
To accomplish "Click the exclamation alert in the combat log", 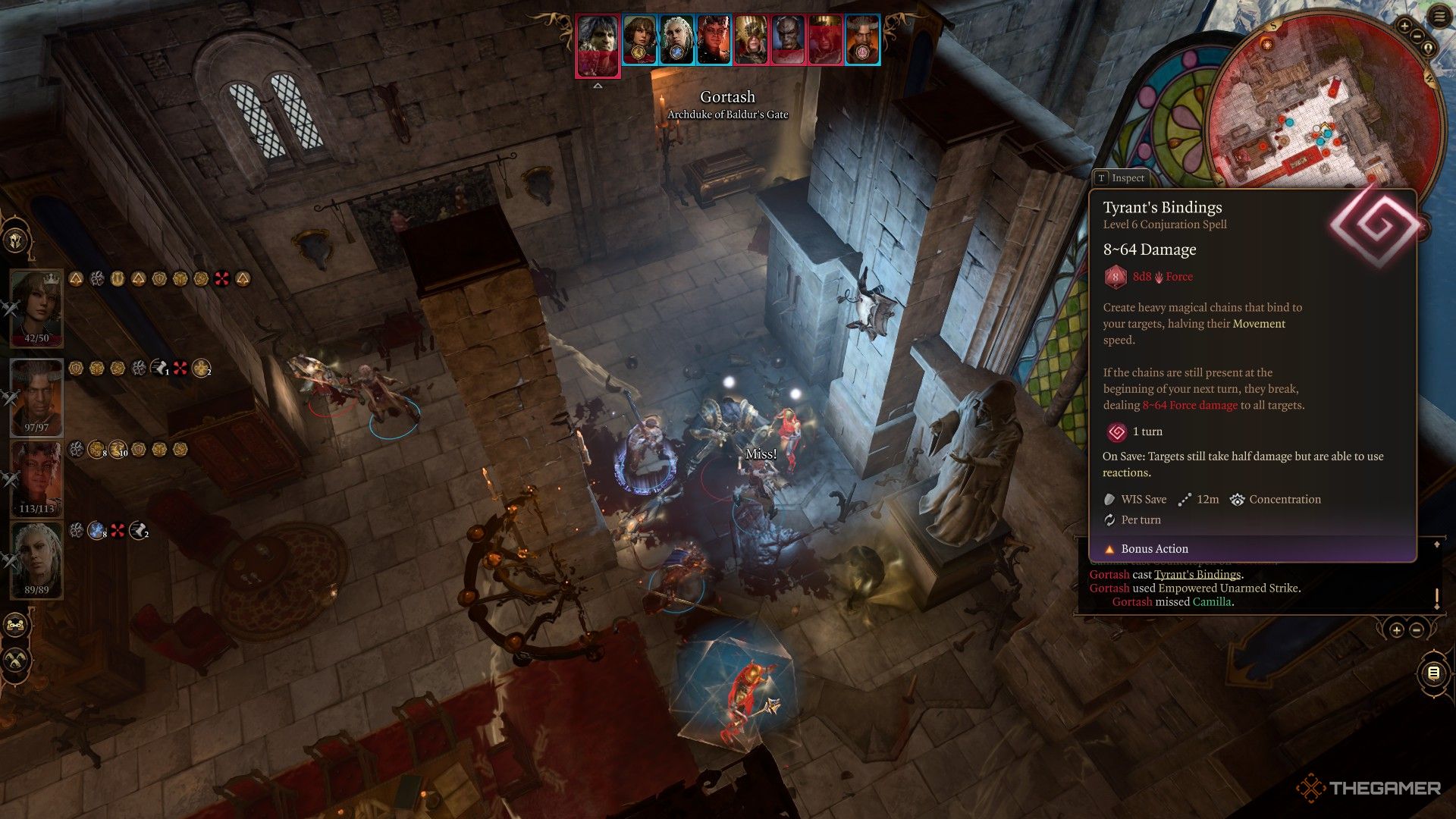I will click(x=1436, y=598).
